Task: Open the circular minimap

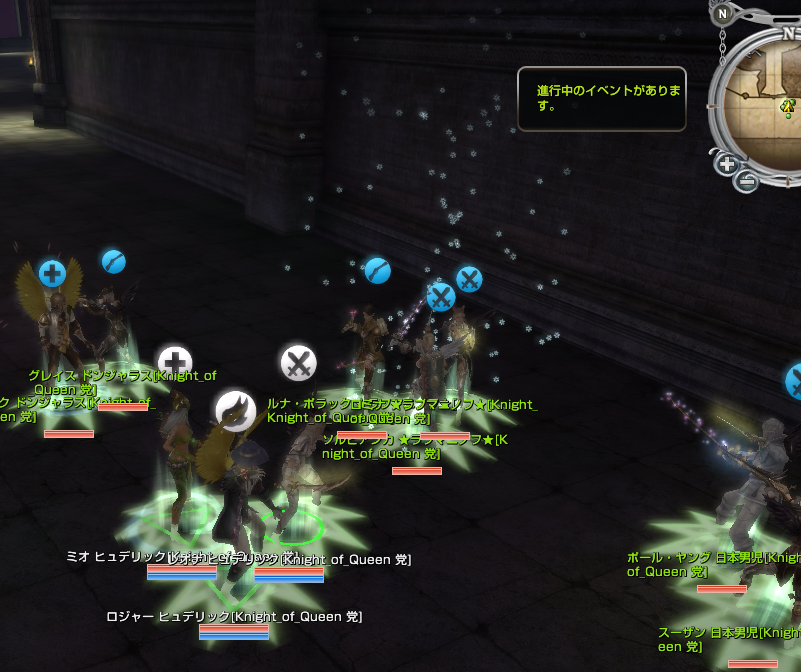Action: tap(768, 100)
